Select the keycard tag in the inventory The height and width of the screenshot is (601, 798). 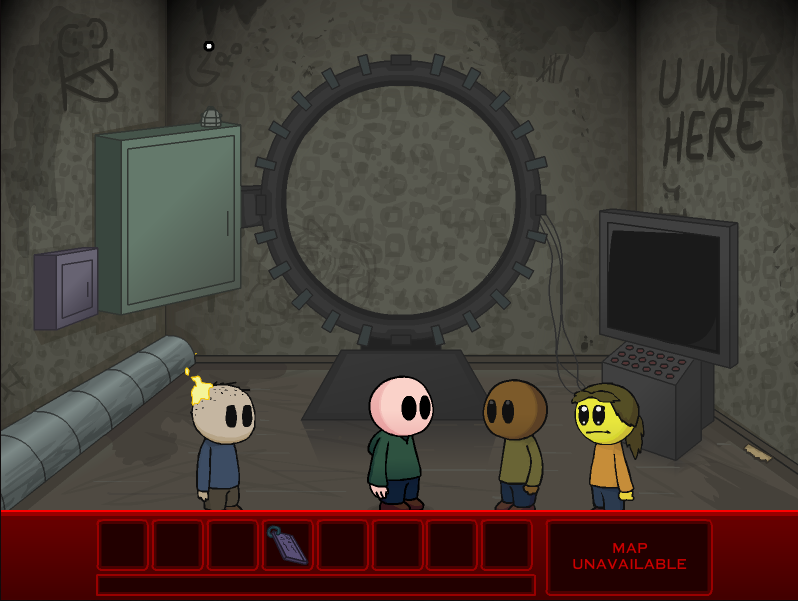[x=287, y=545]
